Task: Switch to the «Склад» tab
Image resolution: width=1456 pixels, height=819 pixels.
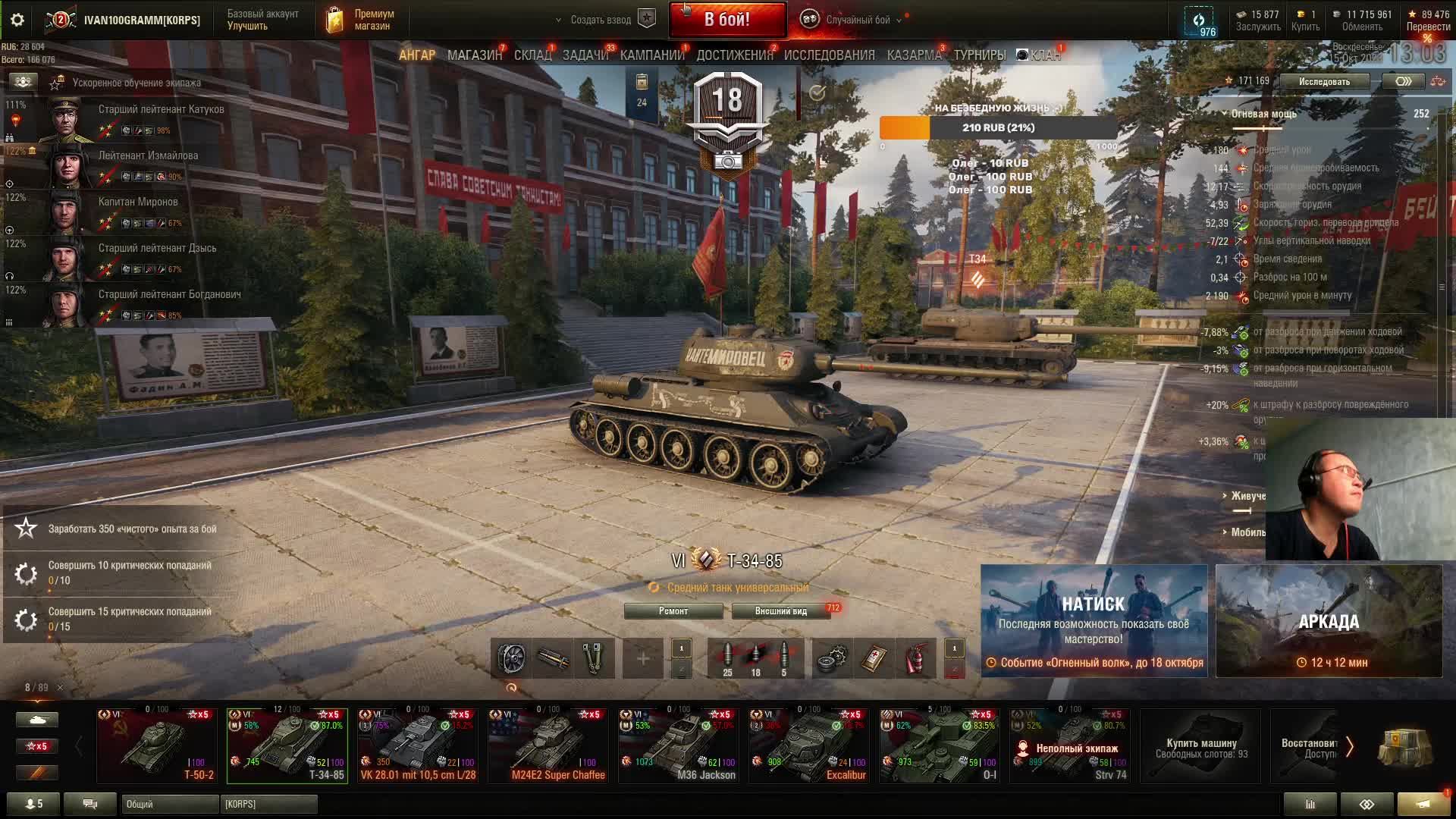Action: pyautogui.click(x=532, y=55)
